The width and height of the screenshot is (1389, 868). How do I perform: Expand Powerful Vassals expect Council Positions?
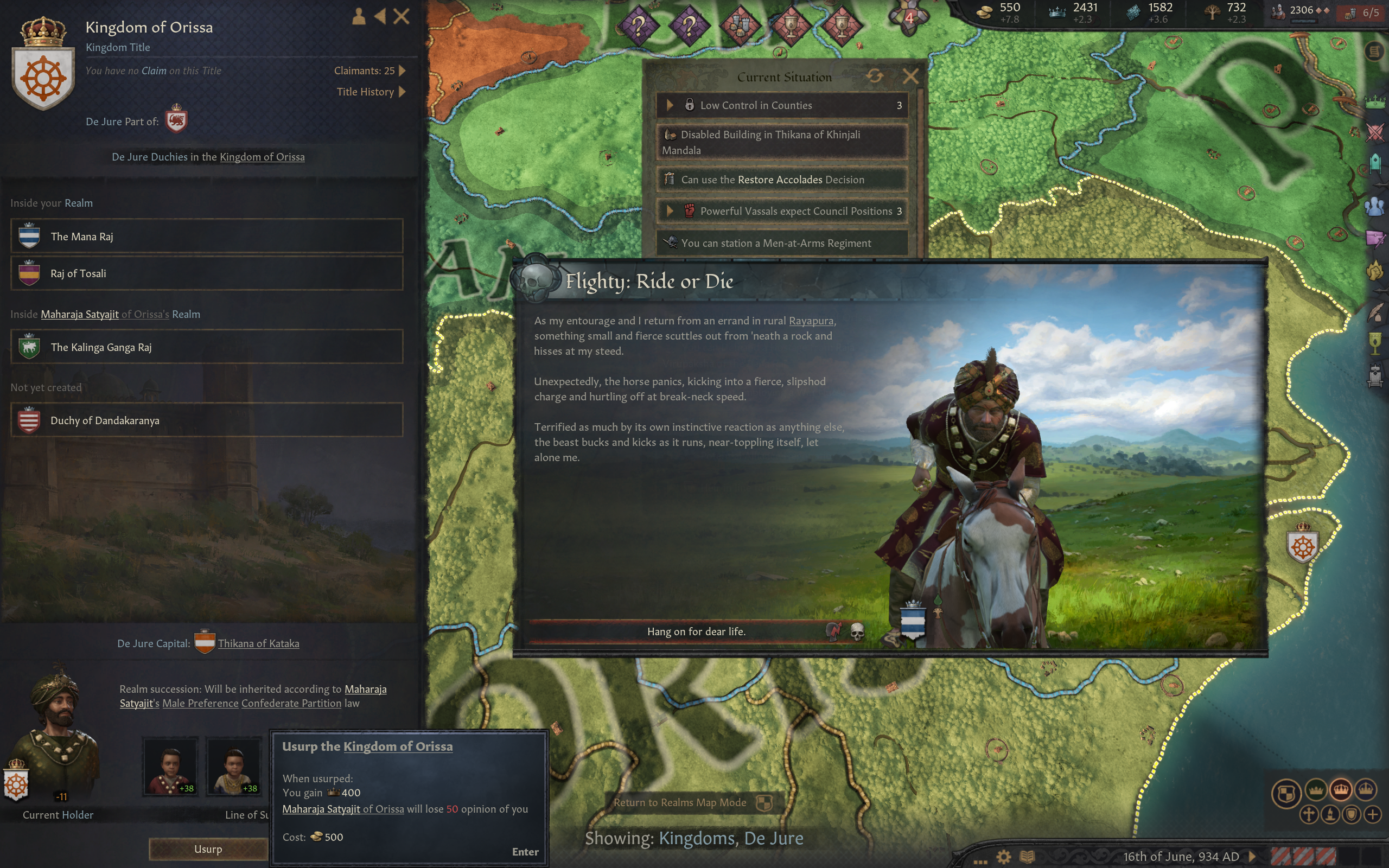[x=781, y=211]
